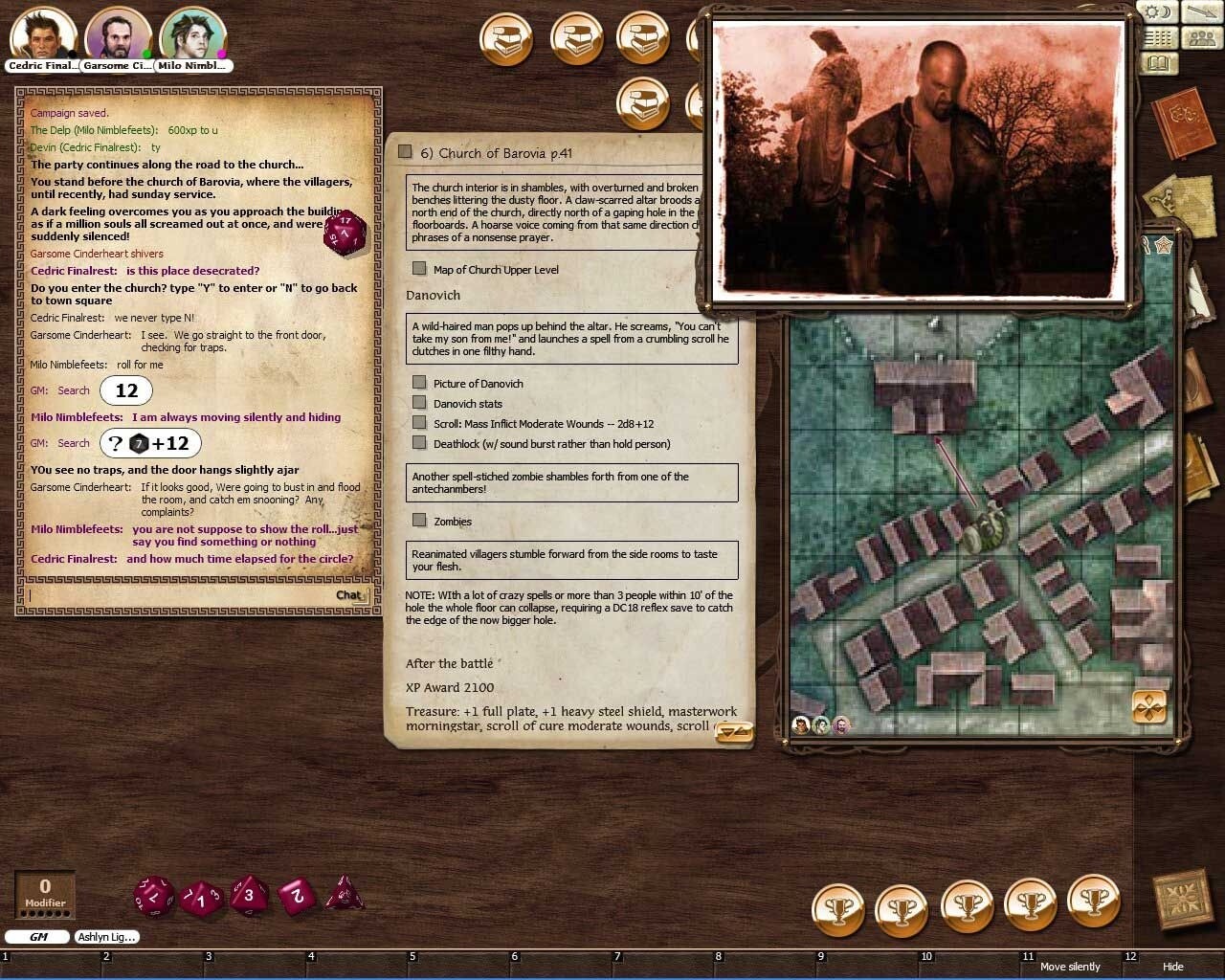1225x980 pixels.
Task: Open the Library open-book icon
Action: [x=1158, y=63]
